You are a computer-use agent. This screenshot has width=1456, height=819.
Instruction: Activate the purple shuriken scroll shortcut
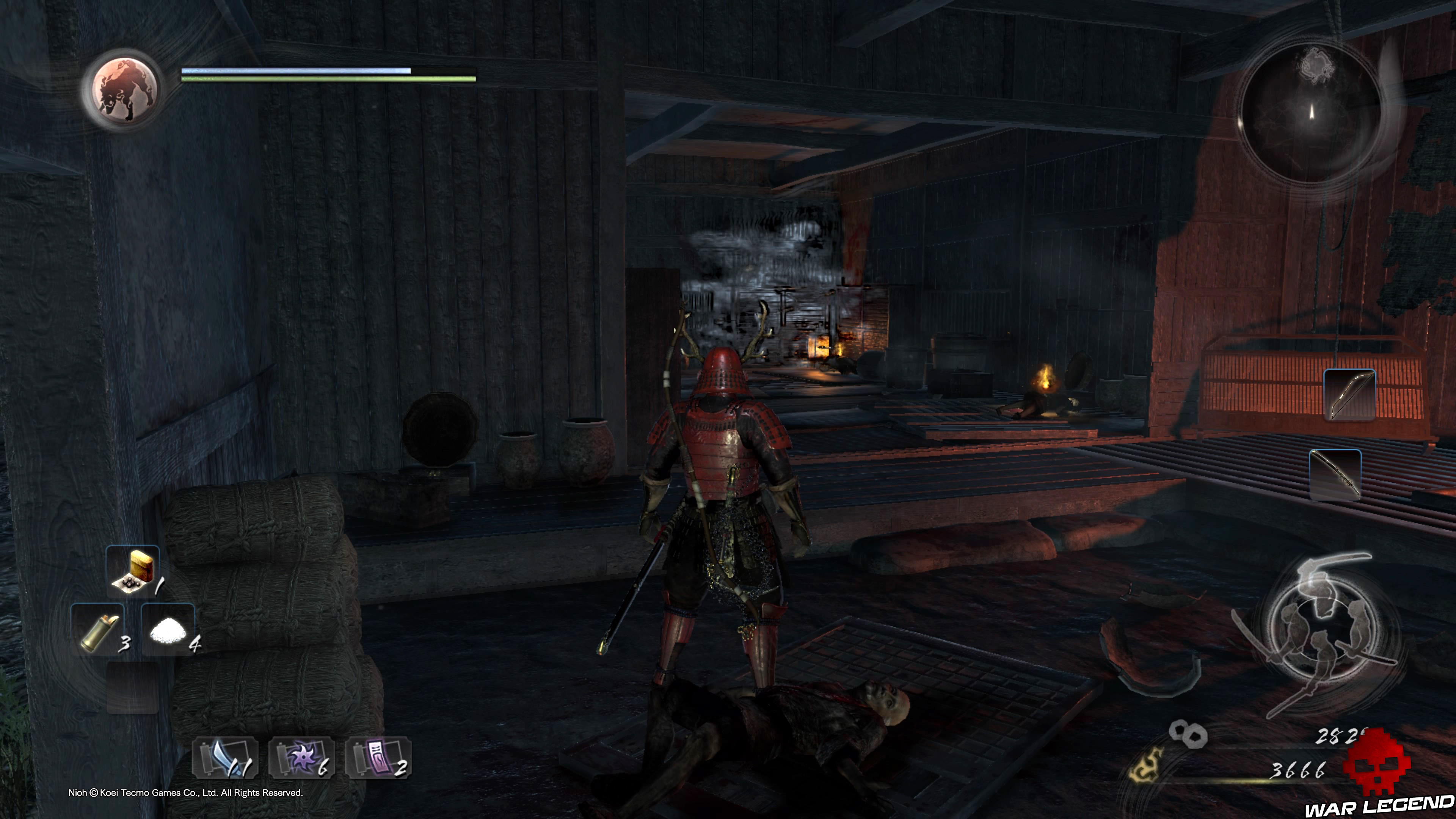point(301,757)
